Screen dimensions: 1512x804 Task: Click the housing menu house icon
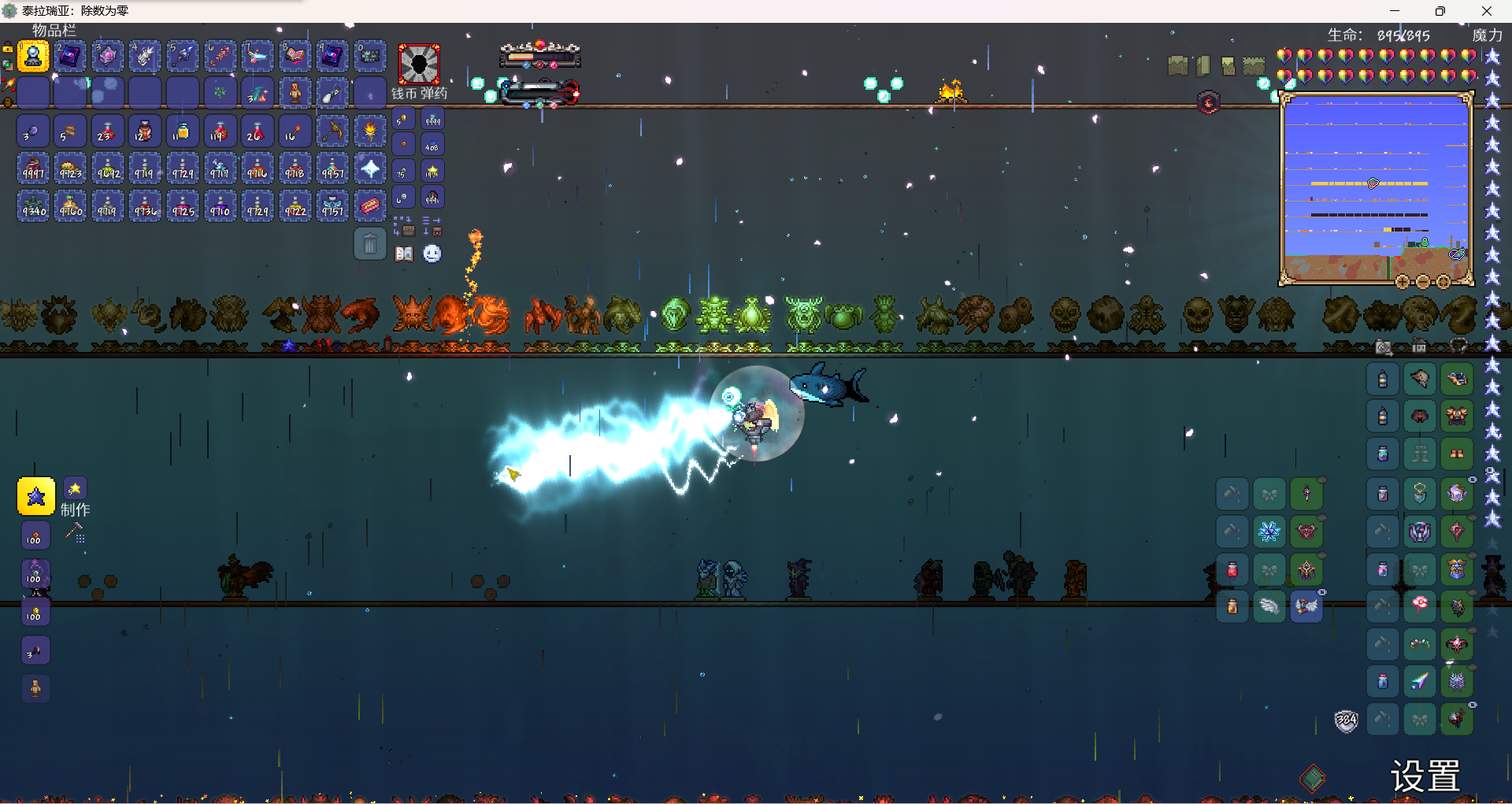[x=1419, y=346]
